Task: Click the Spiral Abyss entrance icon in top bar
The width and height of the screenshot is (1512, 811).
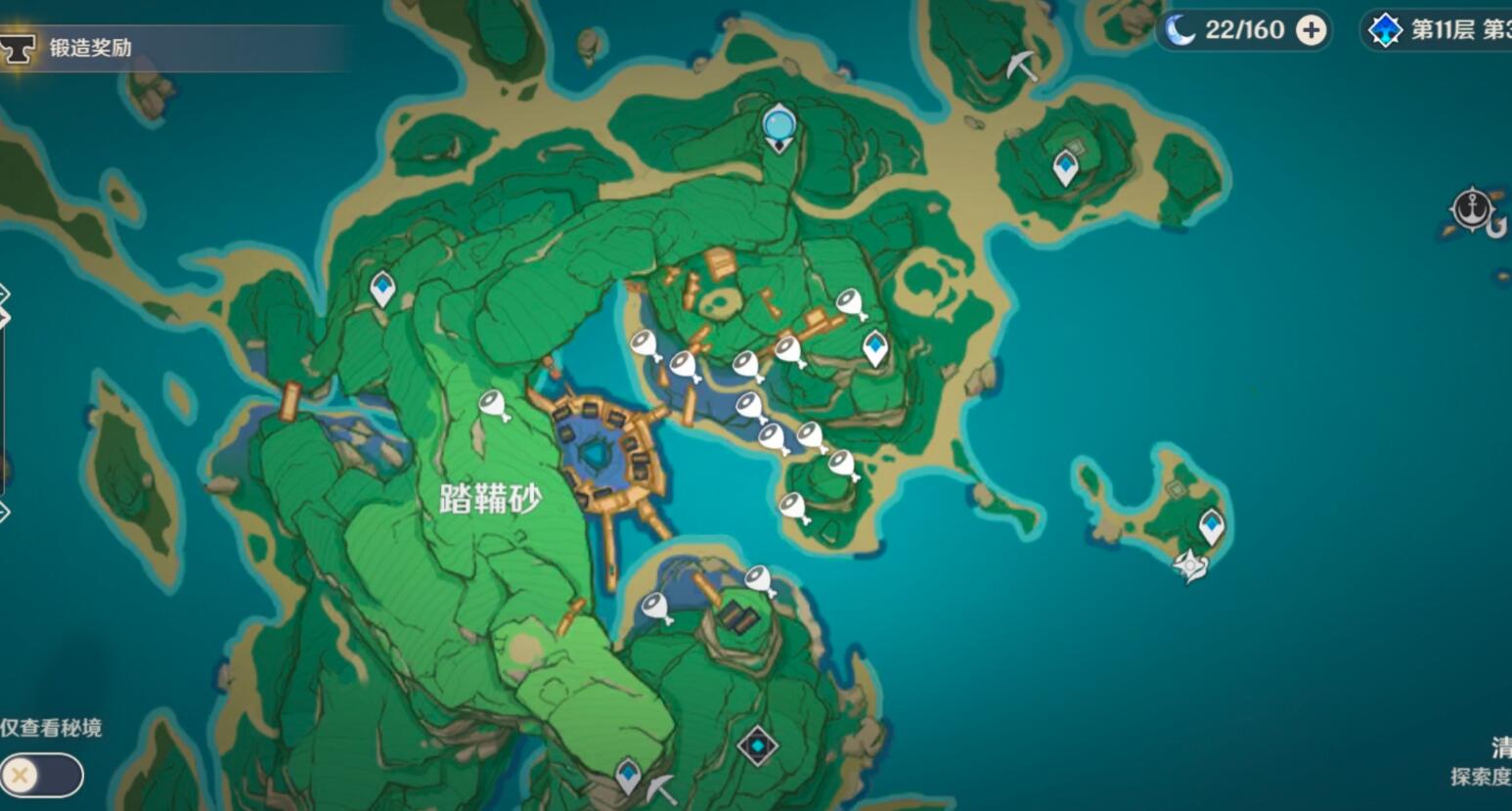Action: (1385, 30)
